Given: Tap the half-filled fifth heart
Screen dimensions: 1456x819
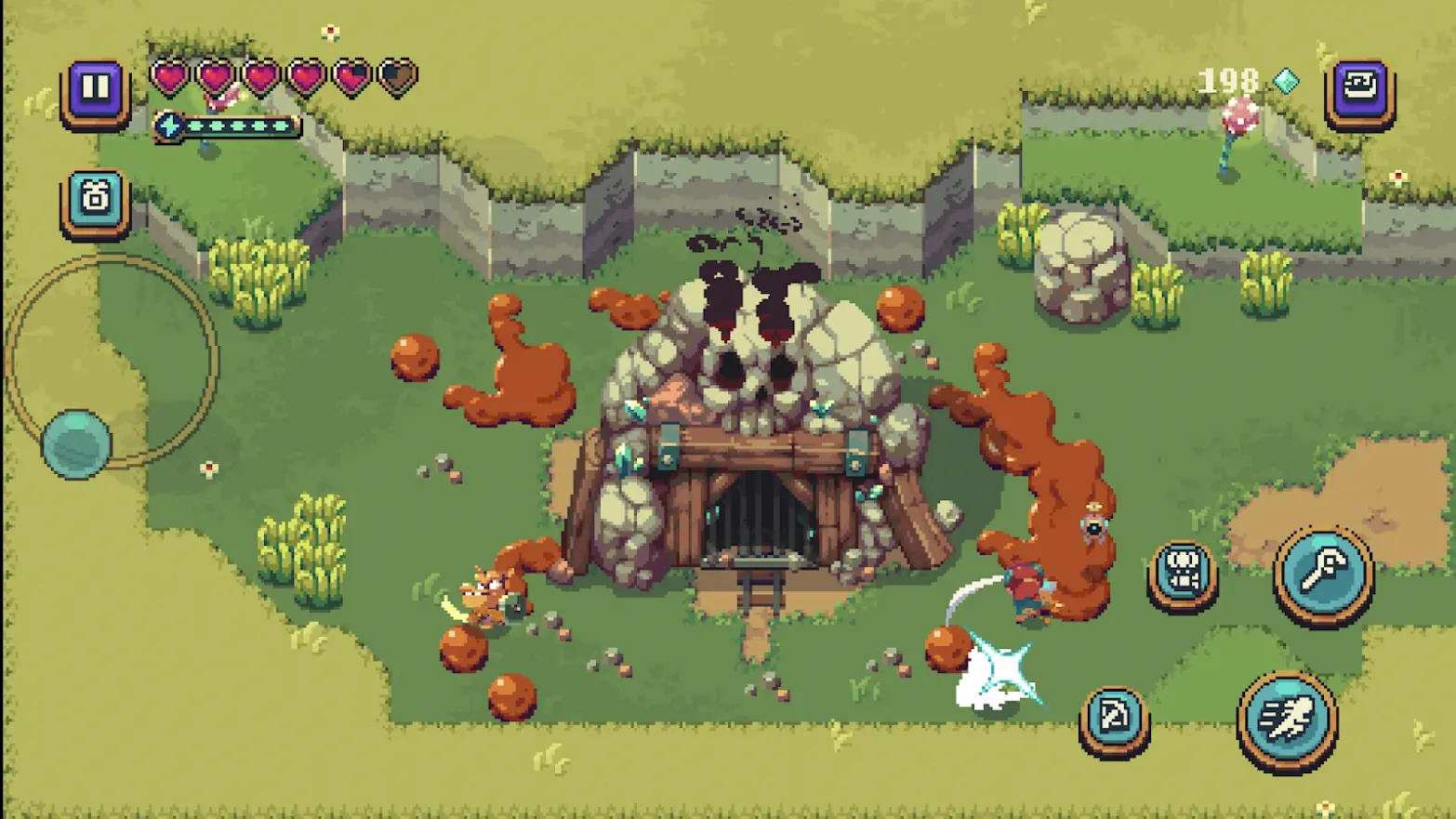Looking at the screenshot, I should point(352,78).
